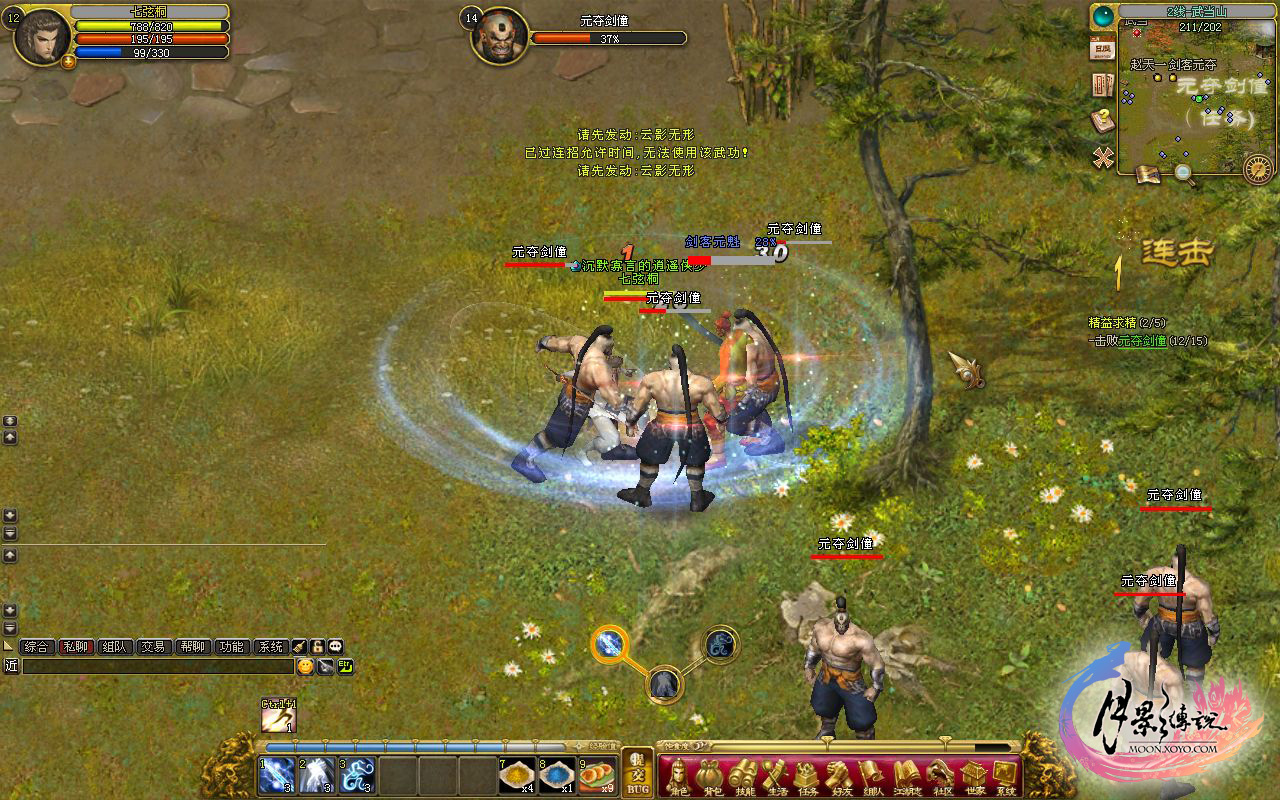Use the yellow powder item in slot 7

pos(516,776)
